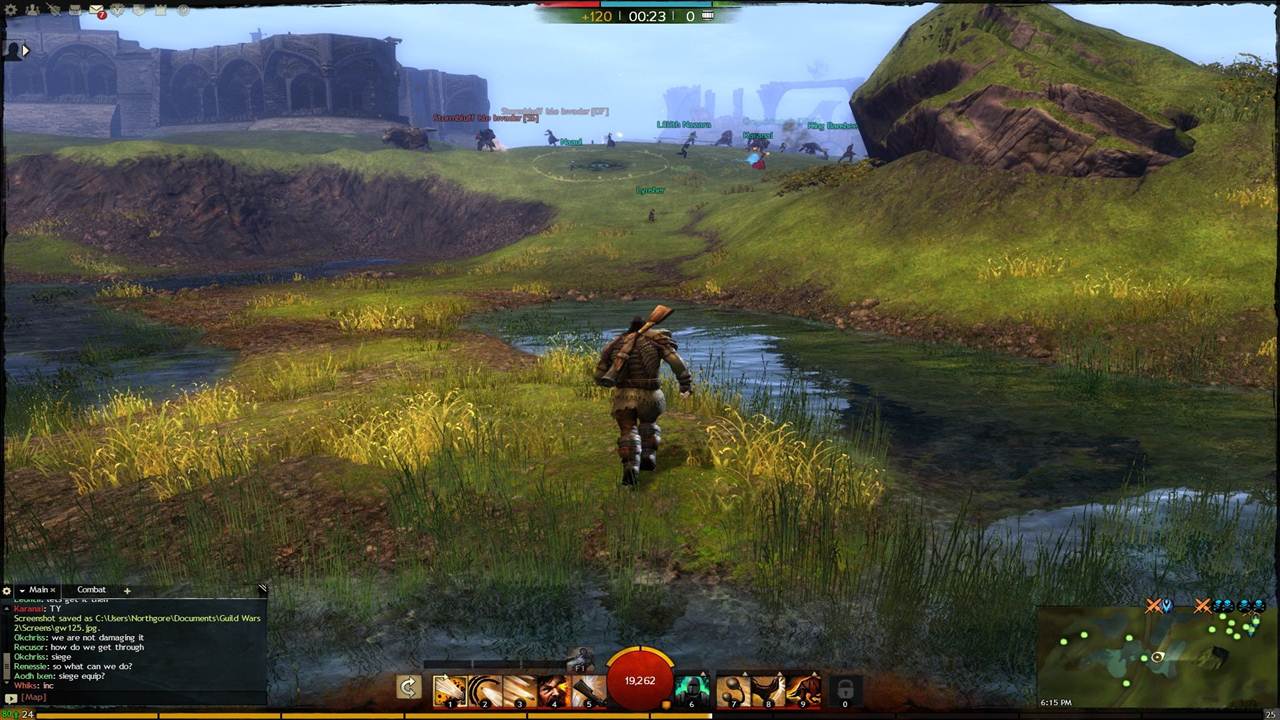Switch to the Combat chat tab
The height and width of the screenshot is (720, 1280).
(x=91, y=590)
